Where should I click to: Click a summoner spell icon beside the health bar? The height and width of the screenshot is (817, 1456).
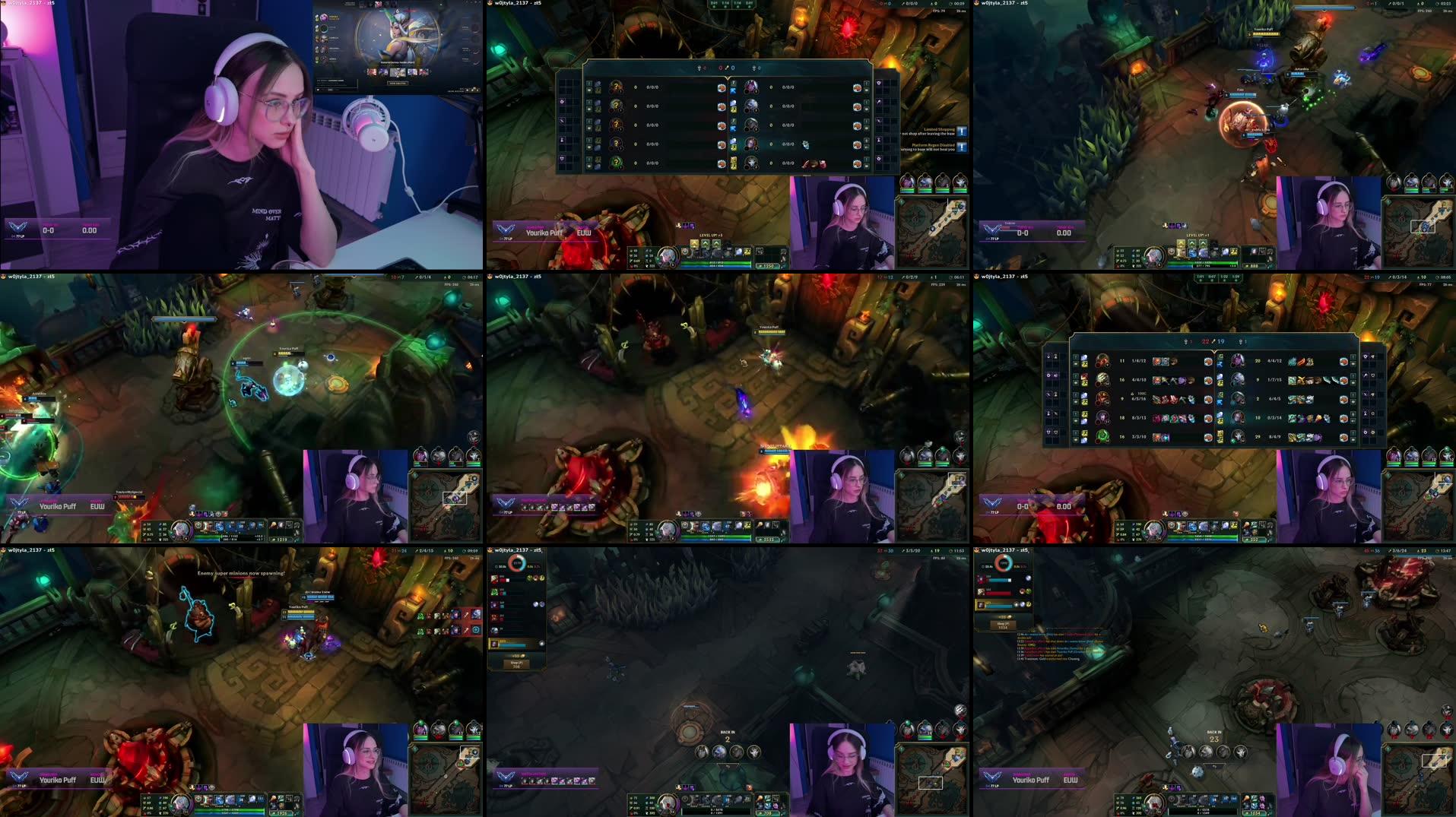tap(738, 252)
